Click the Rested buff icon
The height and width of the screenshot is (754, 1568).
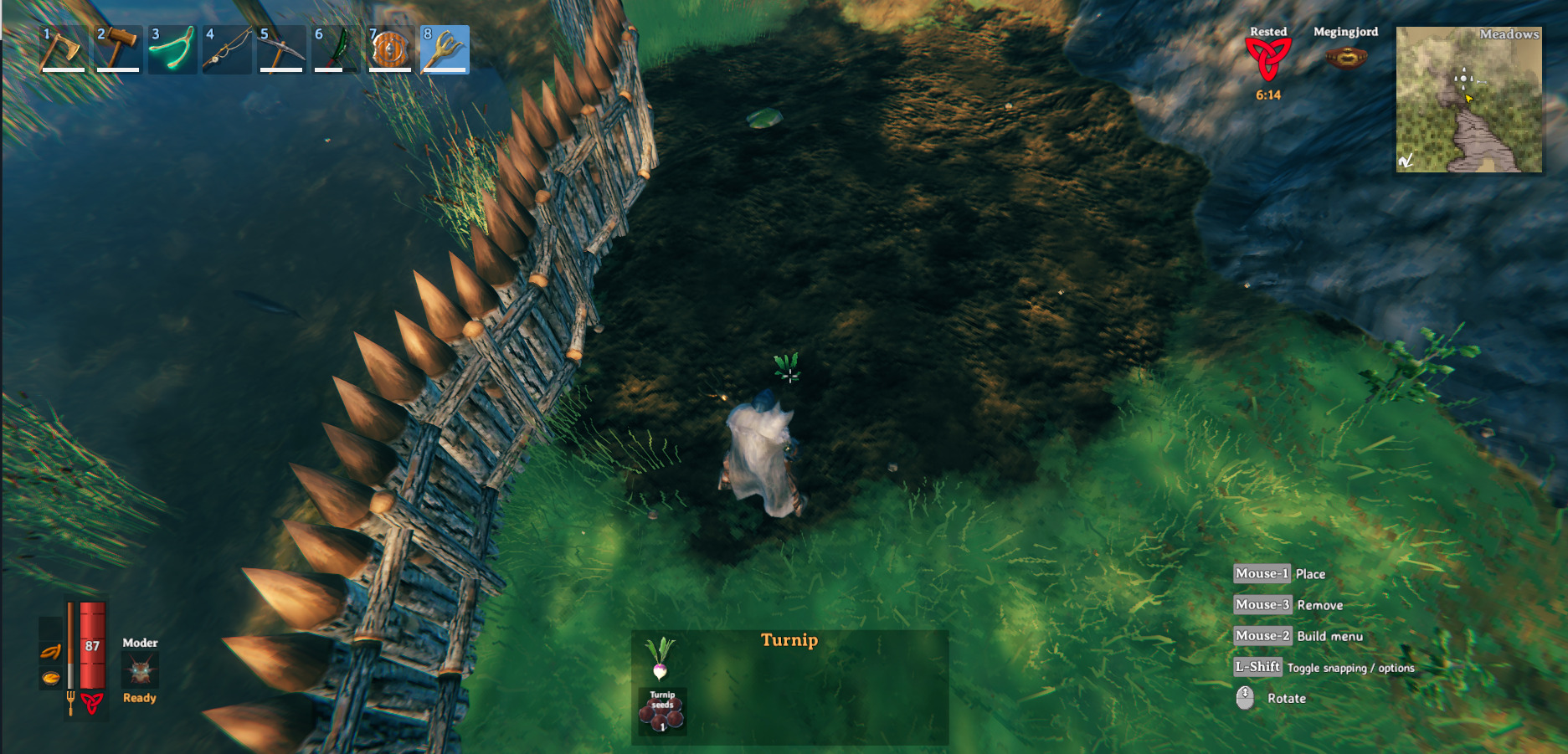tap(1269, 59)
